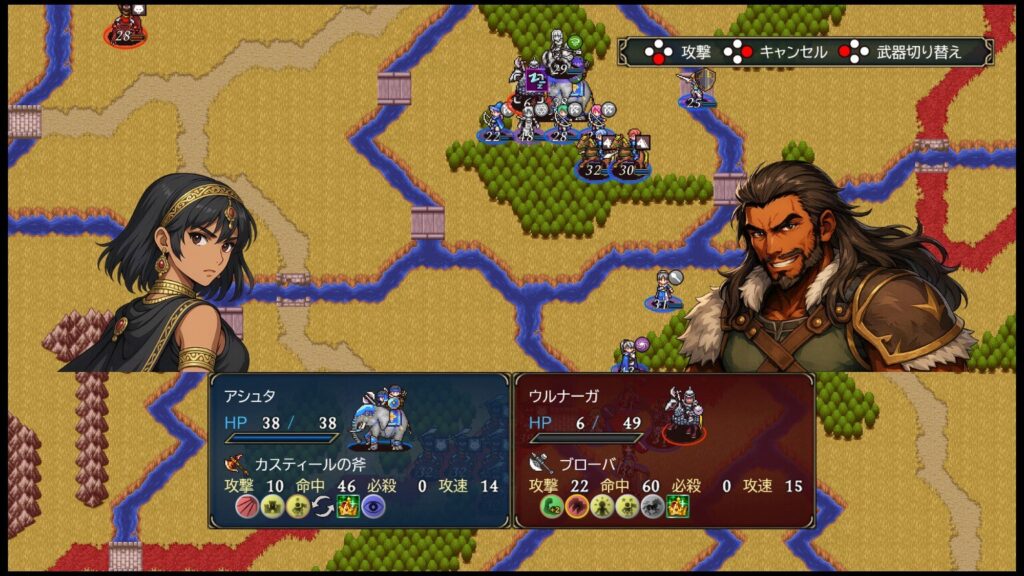Inspect Ashuta's yellow castle skill icon
The image size is (1024, 576).
click(271, 507)
